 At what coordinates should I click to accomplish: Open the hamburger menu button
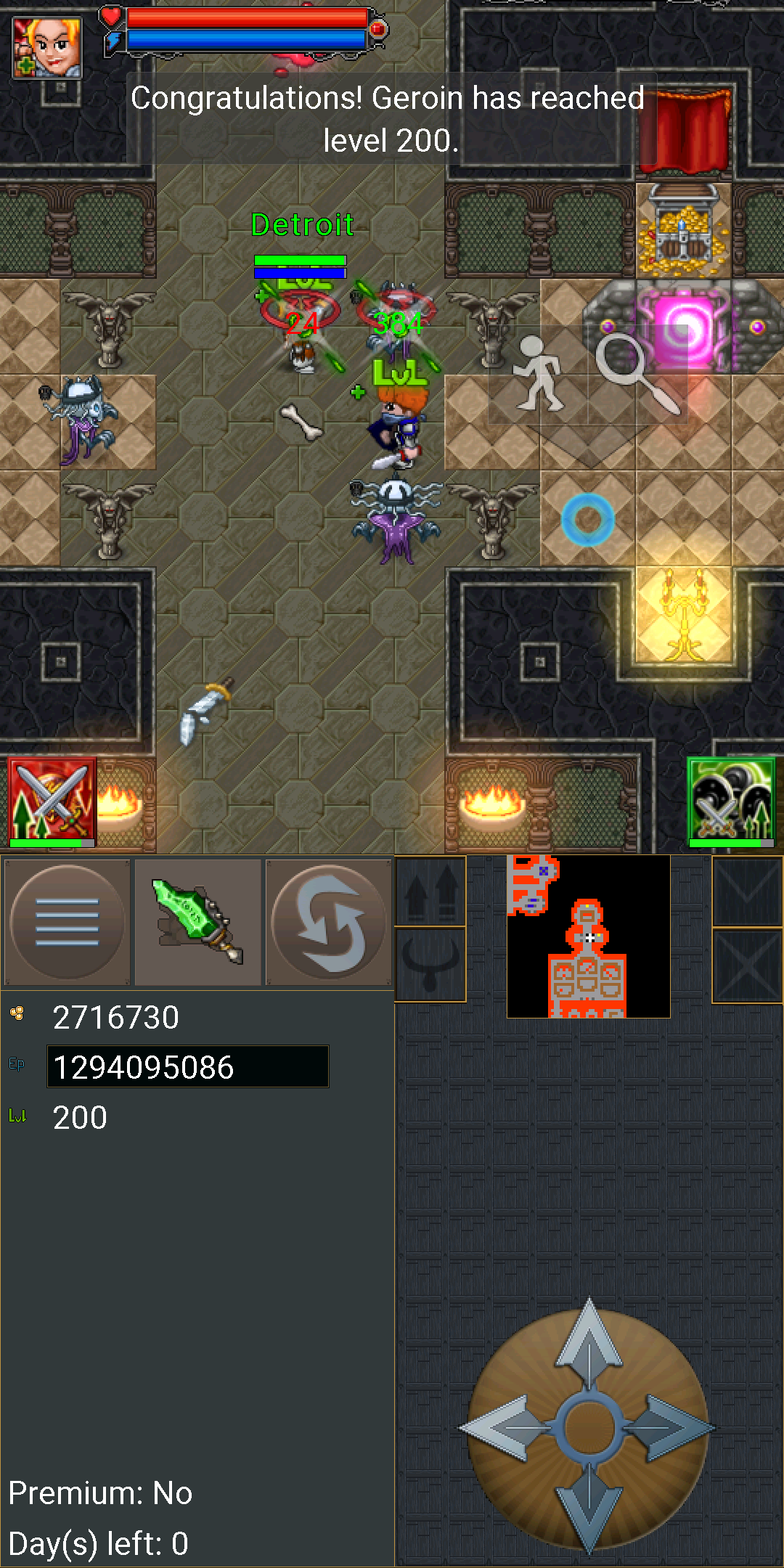[x=67, y=922]
